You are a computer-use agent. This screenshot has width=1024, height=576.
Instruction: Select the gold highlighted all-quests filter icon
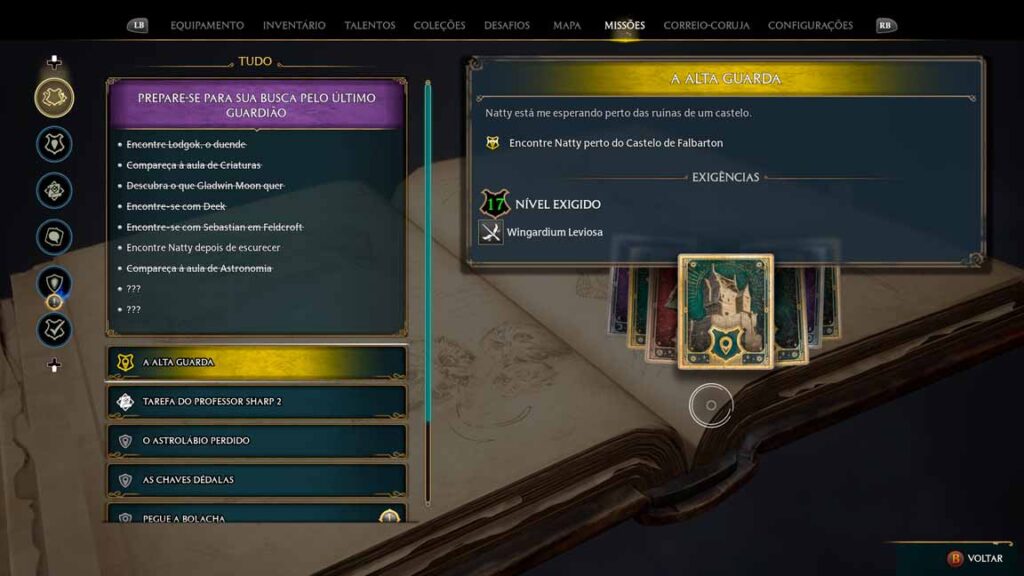(54, 97)
